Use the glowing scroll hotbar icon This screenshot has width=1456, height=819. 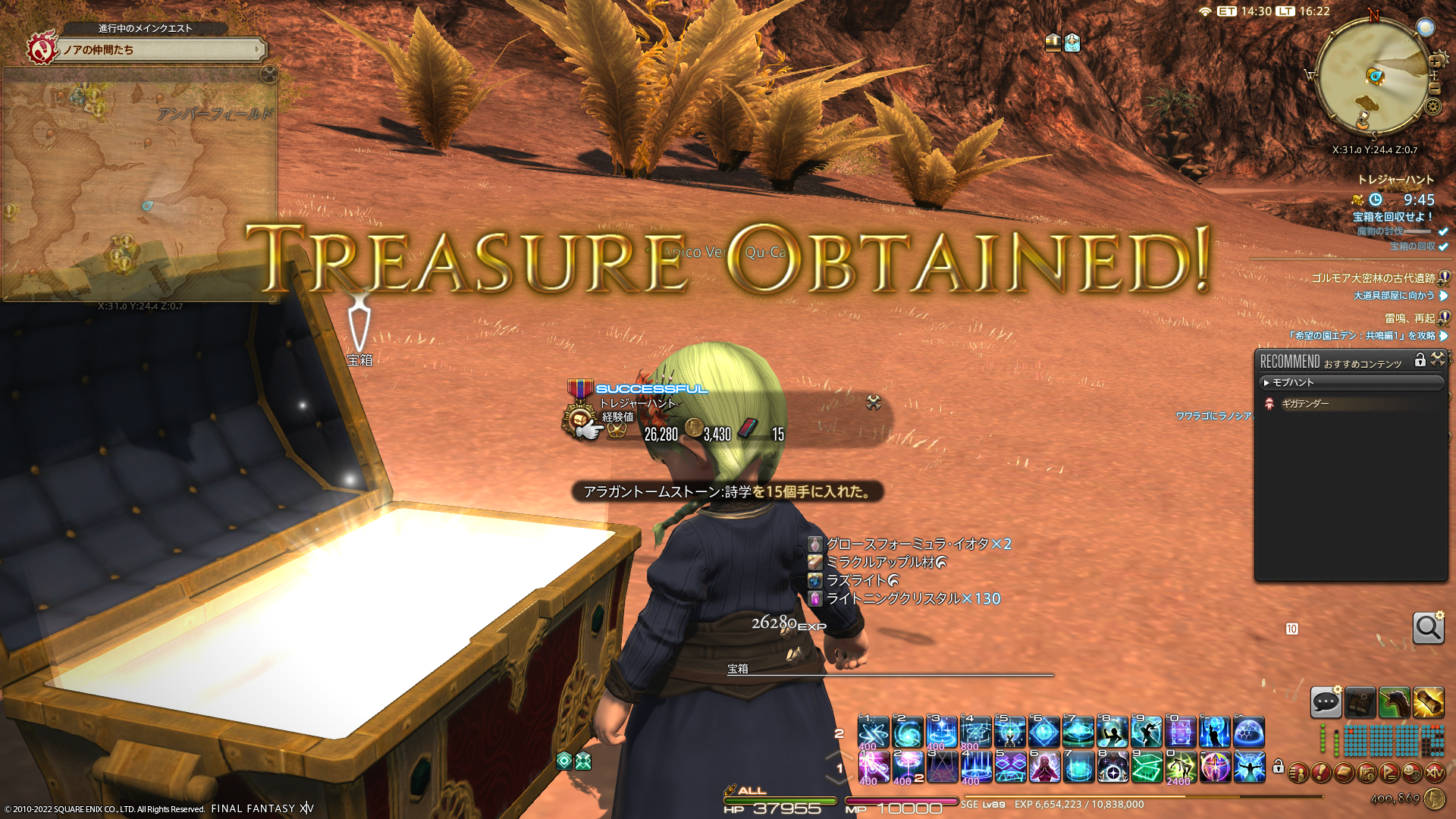coord(1428,702)
